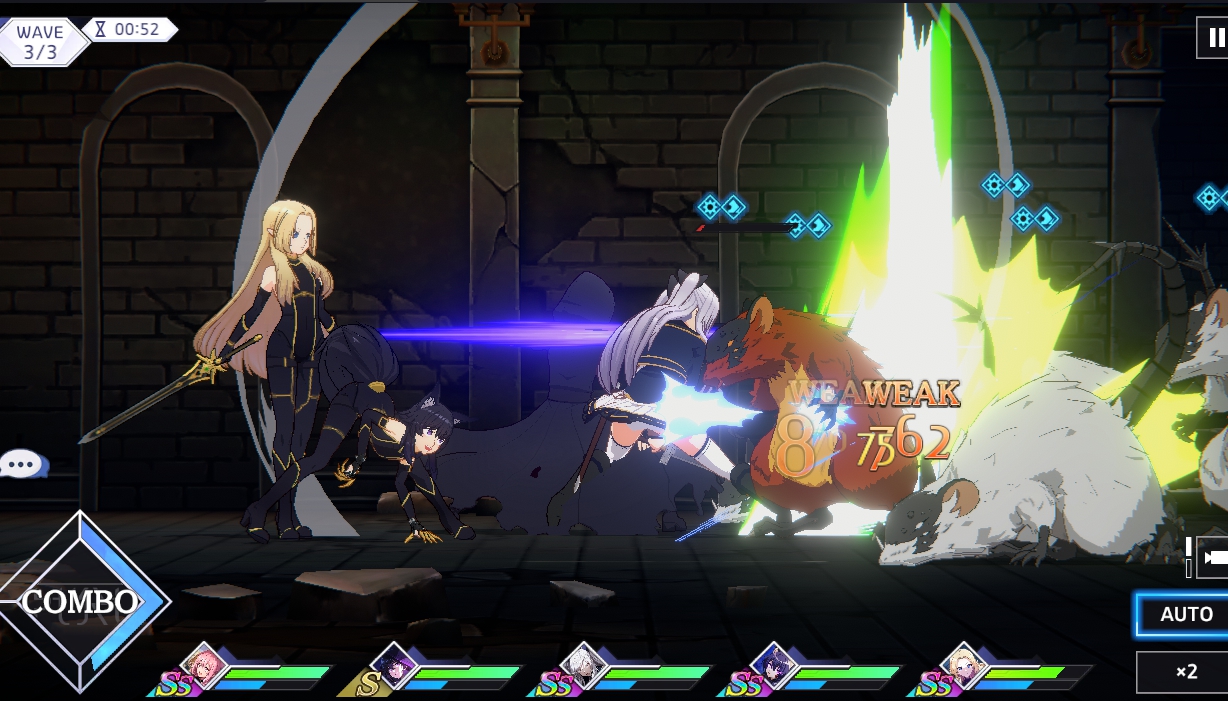Switch the camera view mode
The image size is (1228, 701).
click(x=1213, y=556)
